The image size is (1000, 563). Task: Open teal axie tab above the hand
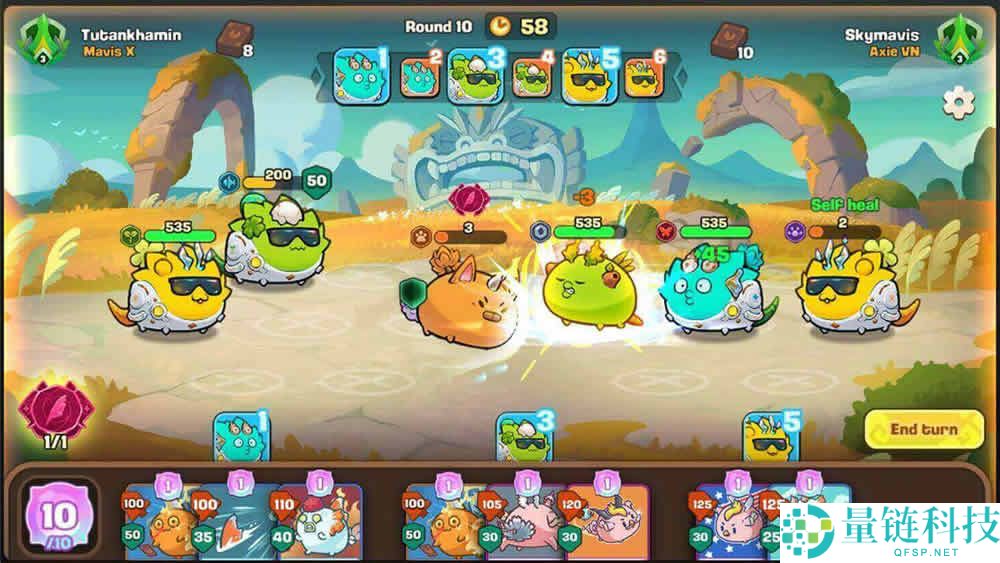[241, 438]
